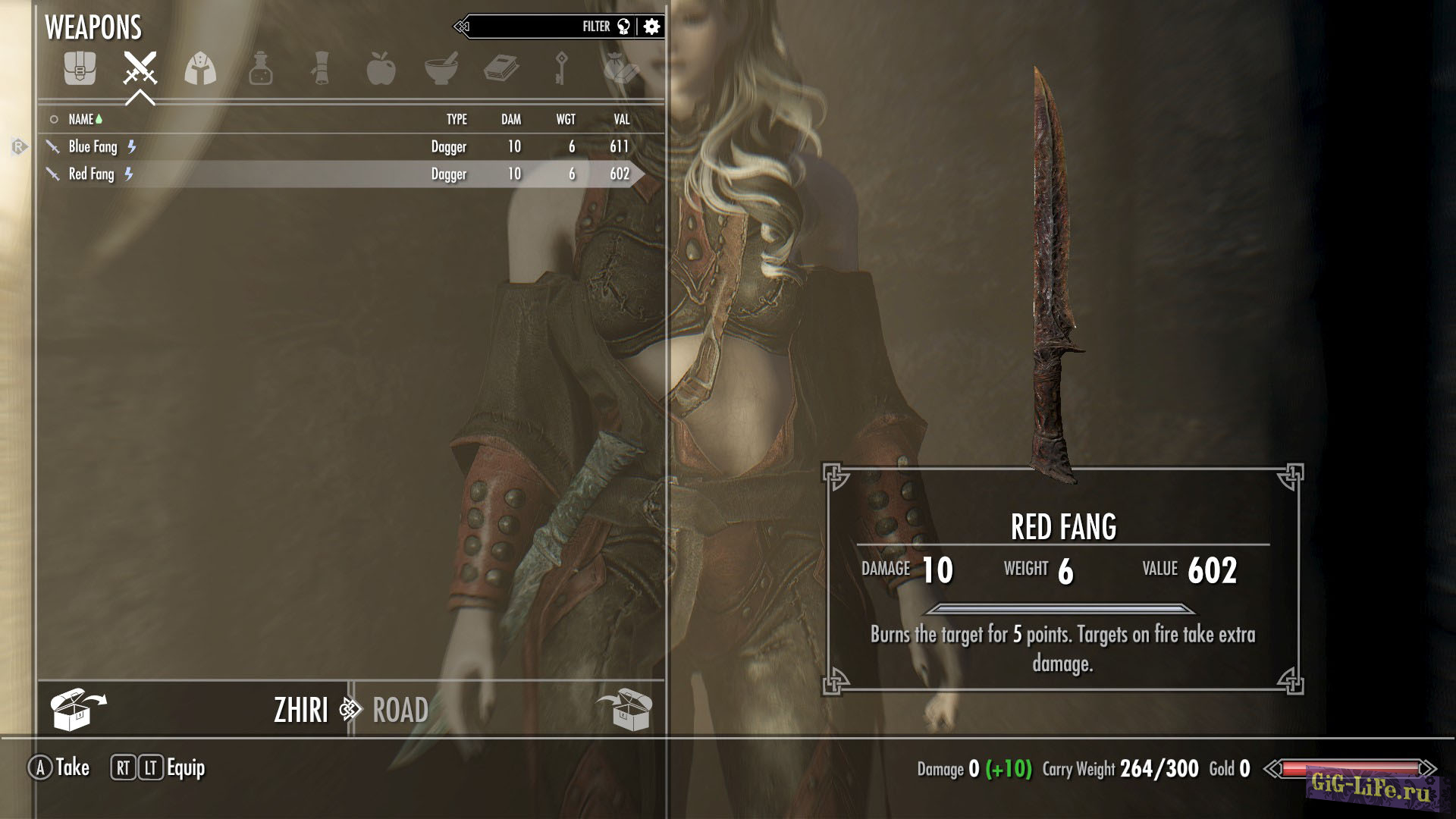The image size is (1456, 819).
Task: Switch to the ROAD container tab
Action: pyautogui.click(x=400, y=710)
